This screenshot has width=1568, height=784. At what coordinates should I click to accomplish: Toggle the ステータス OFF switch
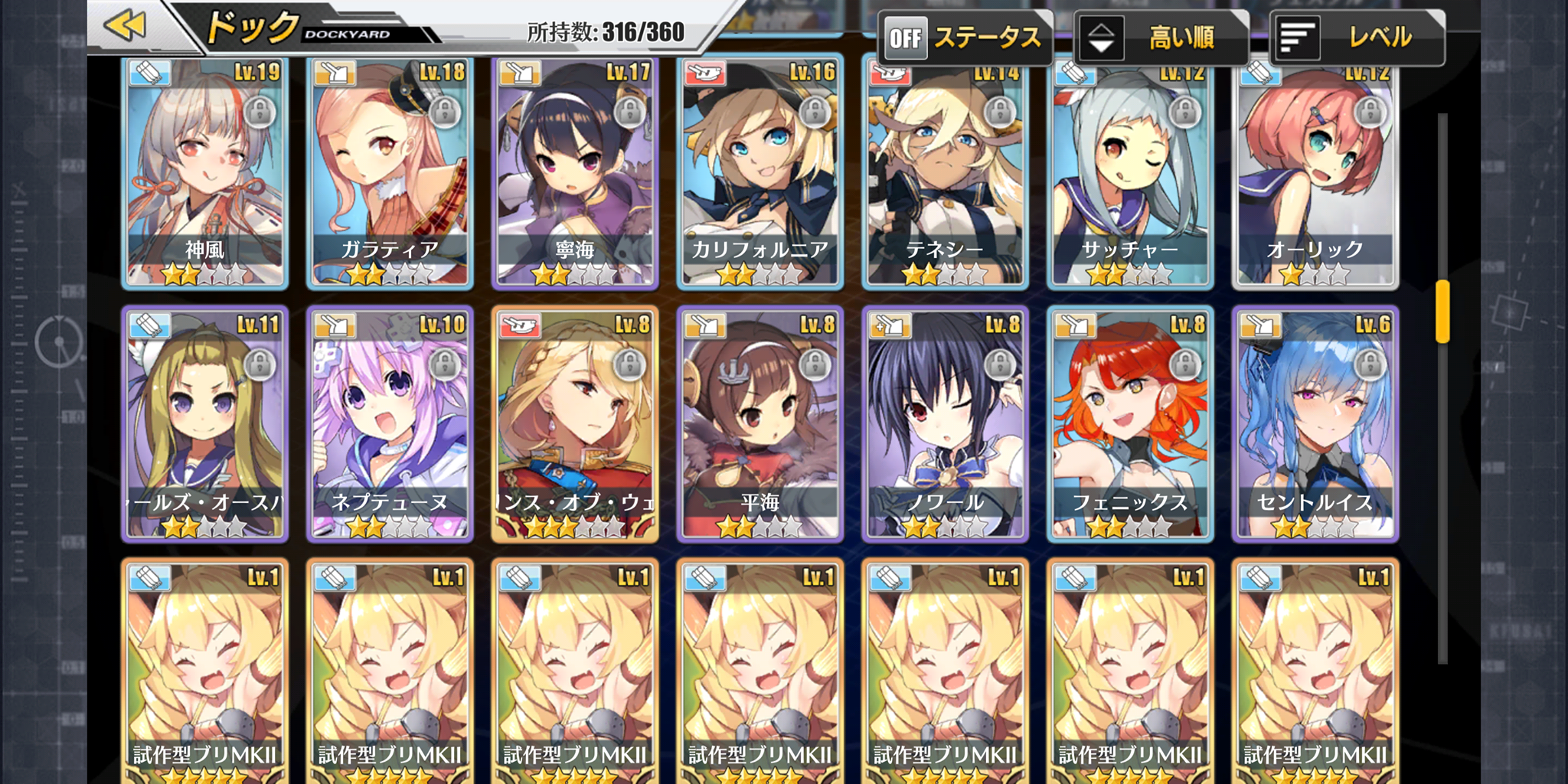906,38
